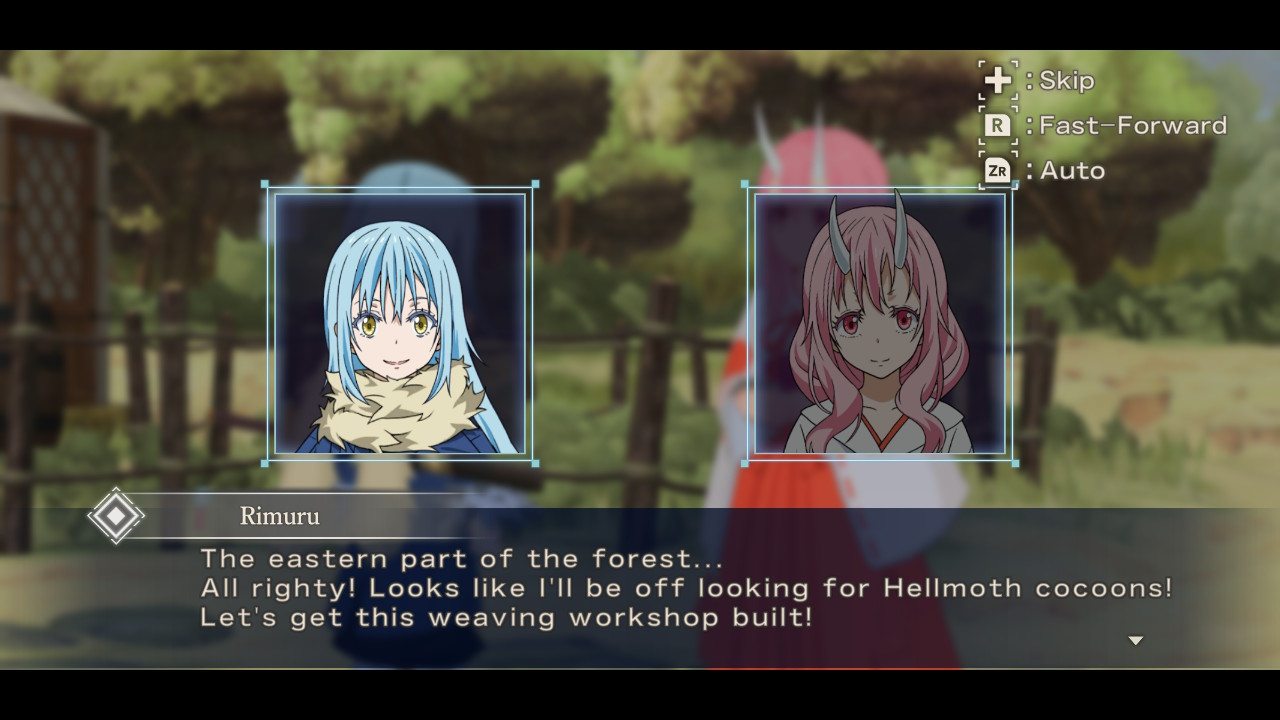
Task: Click the dialogue continue arrow
Action: click(x=1135, y=641)
